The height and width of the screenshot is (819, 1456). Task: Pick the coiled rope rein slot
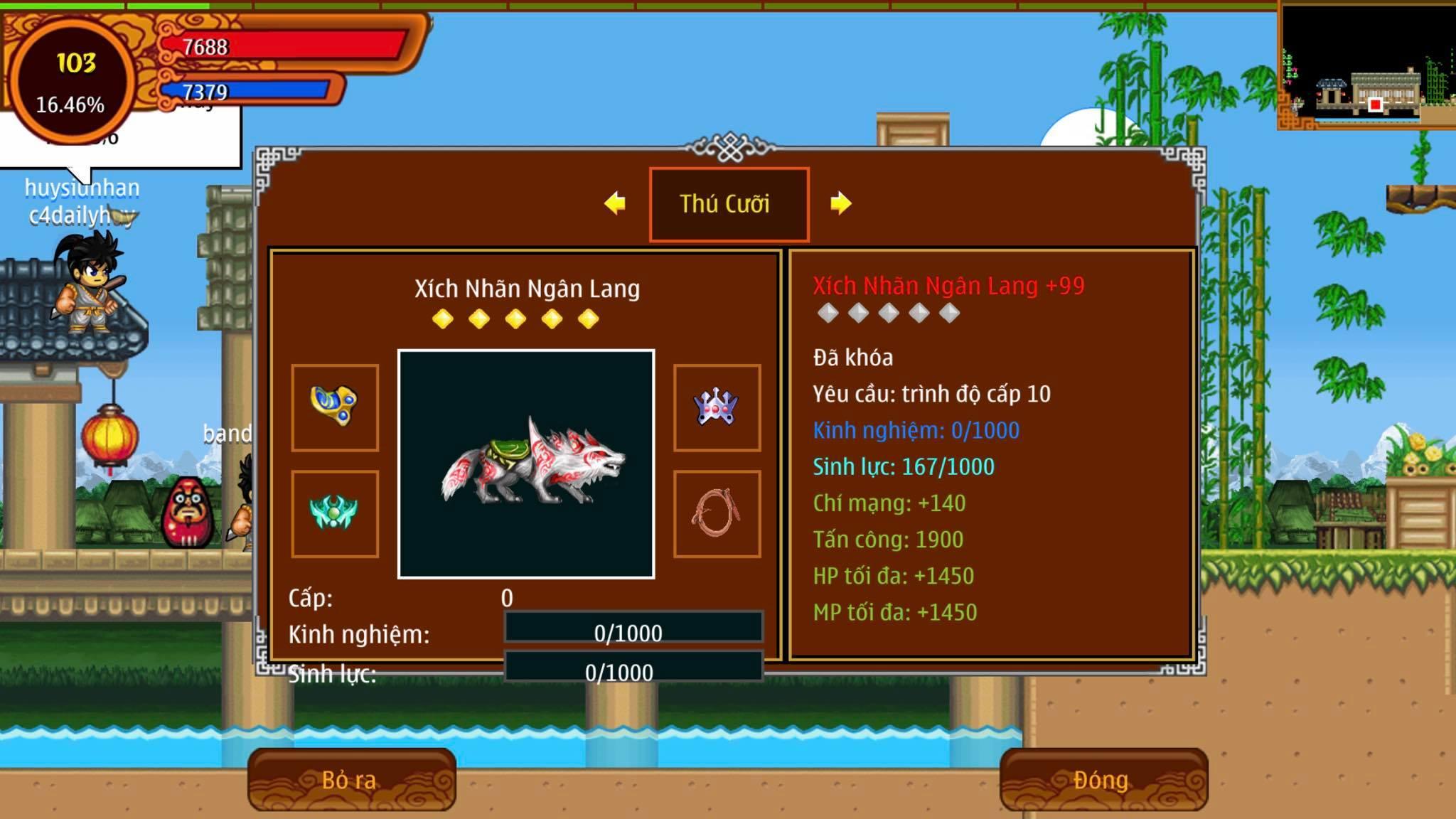coord(717,513)
